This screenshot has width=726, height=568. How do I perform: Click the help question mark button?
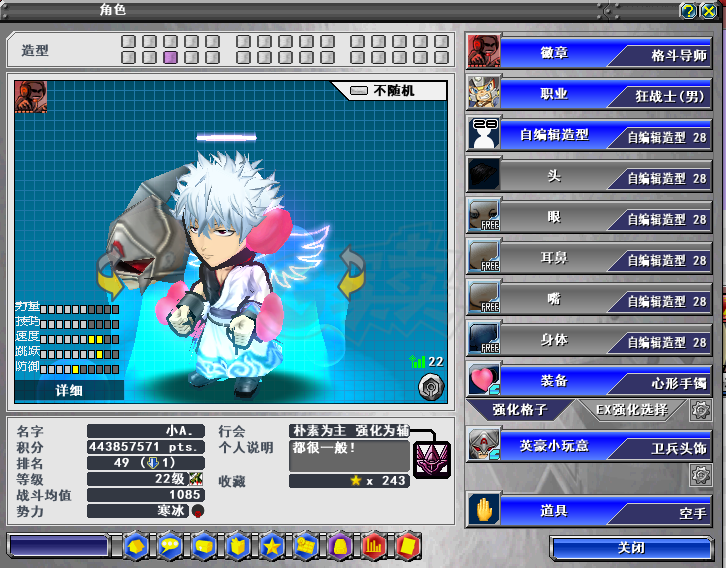coord(688,10)
